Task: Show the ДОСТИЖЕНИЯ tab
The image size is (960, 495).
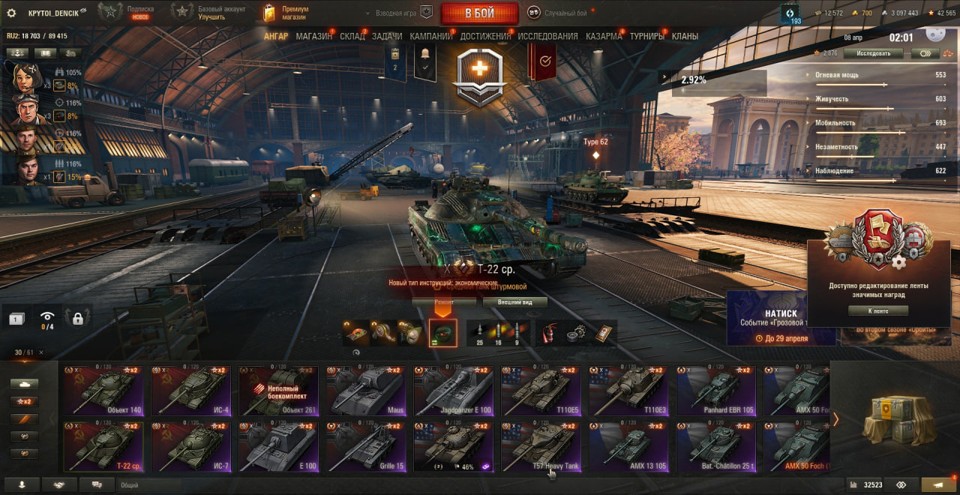Action: click(x=485, y=37)
